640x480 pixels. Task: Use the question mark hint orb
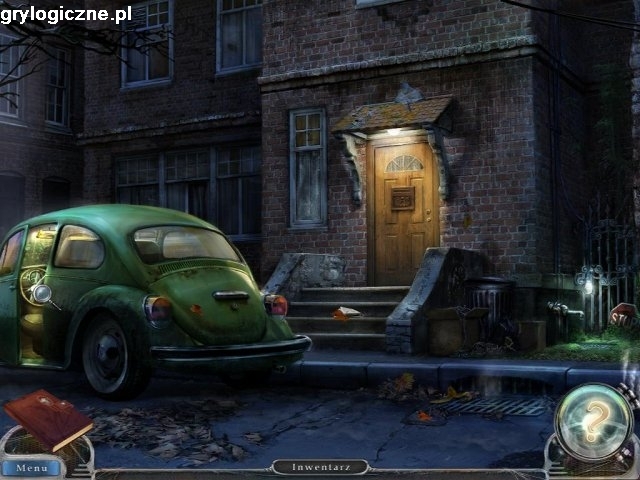tap(593, 421)
